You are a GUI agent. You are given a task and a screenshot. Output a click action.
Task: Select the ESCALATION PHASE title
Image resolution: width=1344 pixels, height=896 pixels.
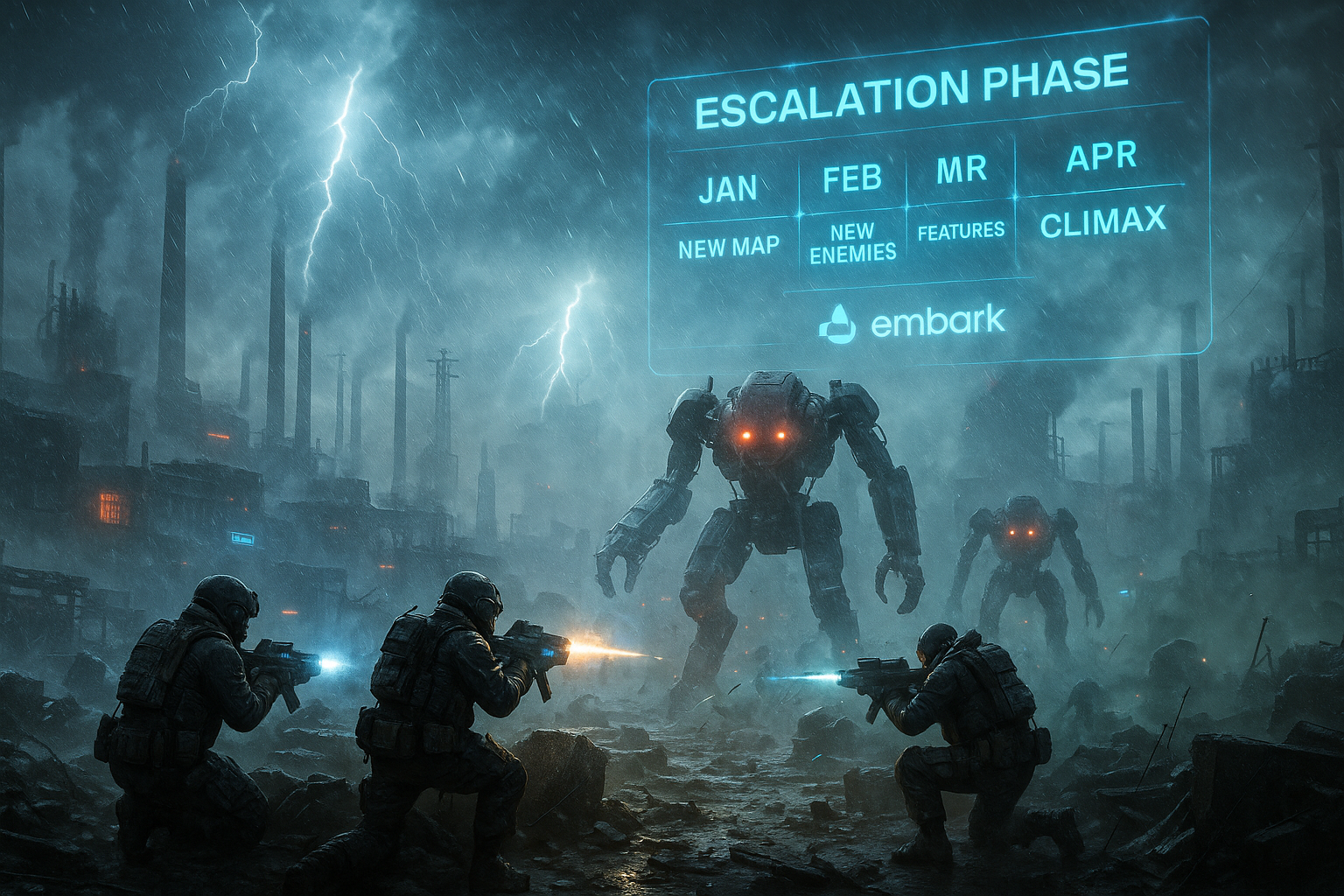click(910, 92)
